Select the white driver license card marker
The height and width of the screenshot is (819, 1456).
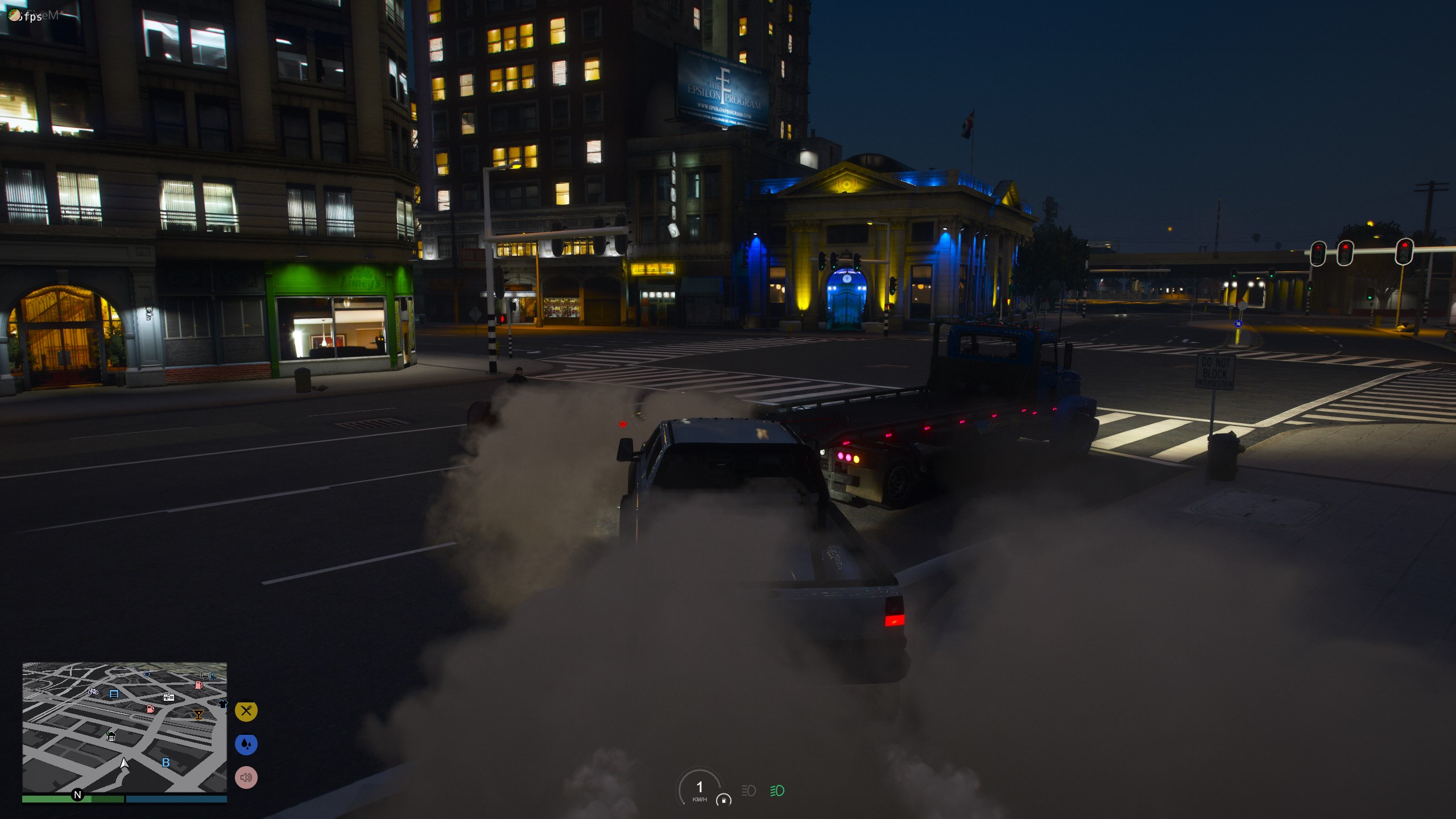[x=169, y=697]
